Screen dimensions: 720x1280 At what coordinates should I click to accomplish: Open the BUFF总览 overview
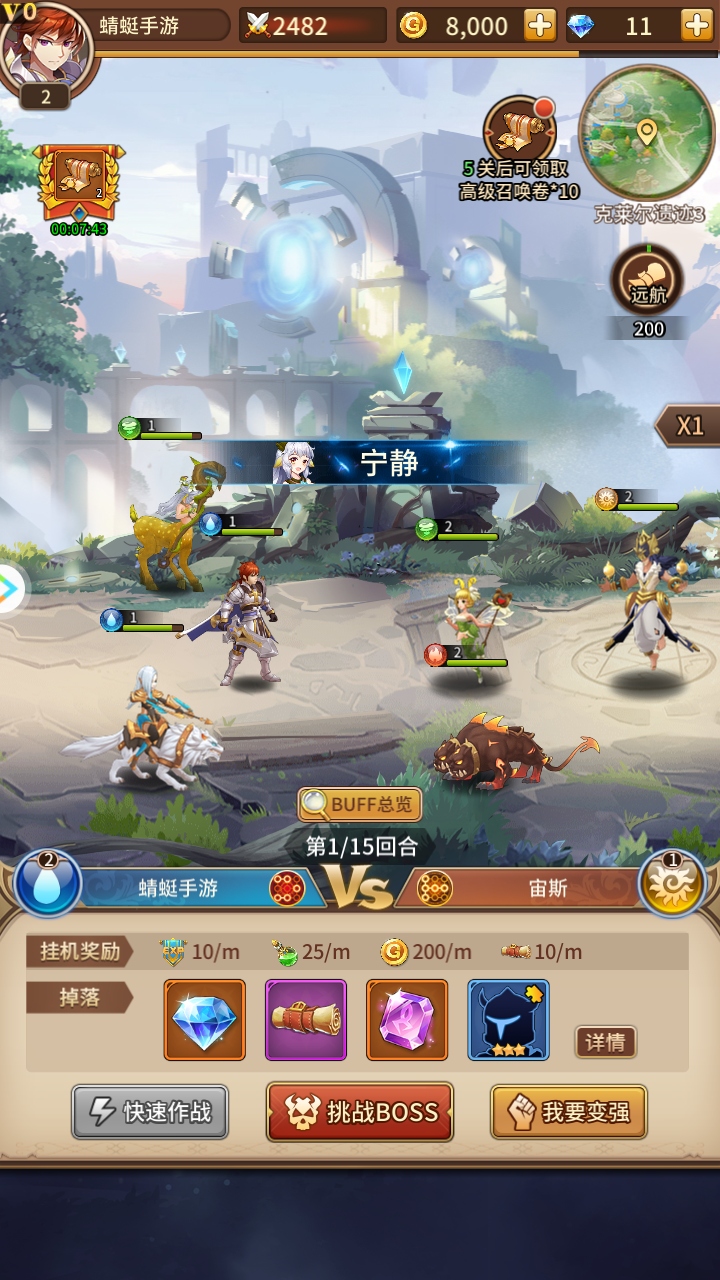tap(360, 804)
